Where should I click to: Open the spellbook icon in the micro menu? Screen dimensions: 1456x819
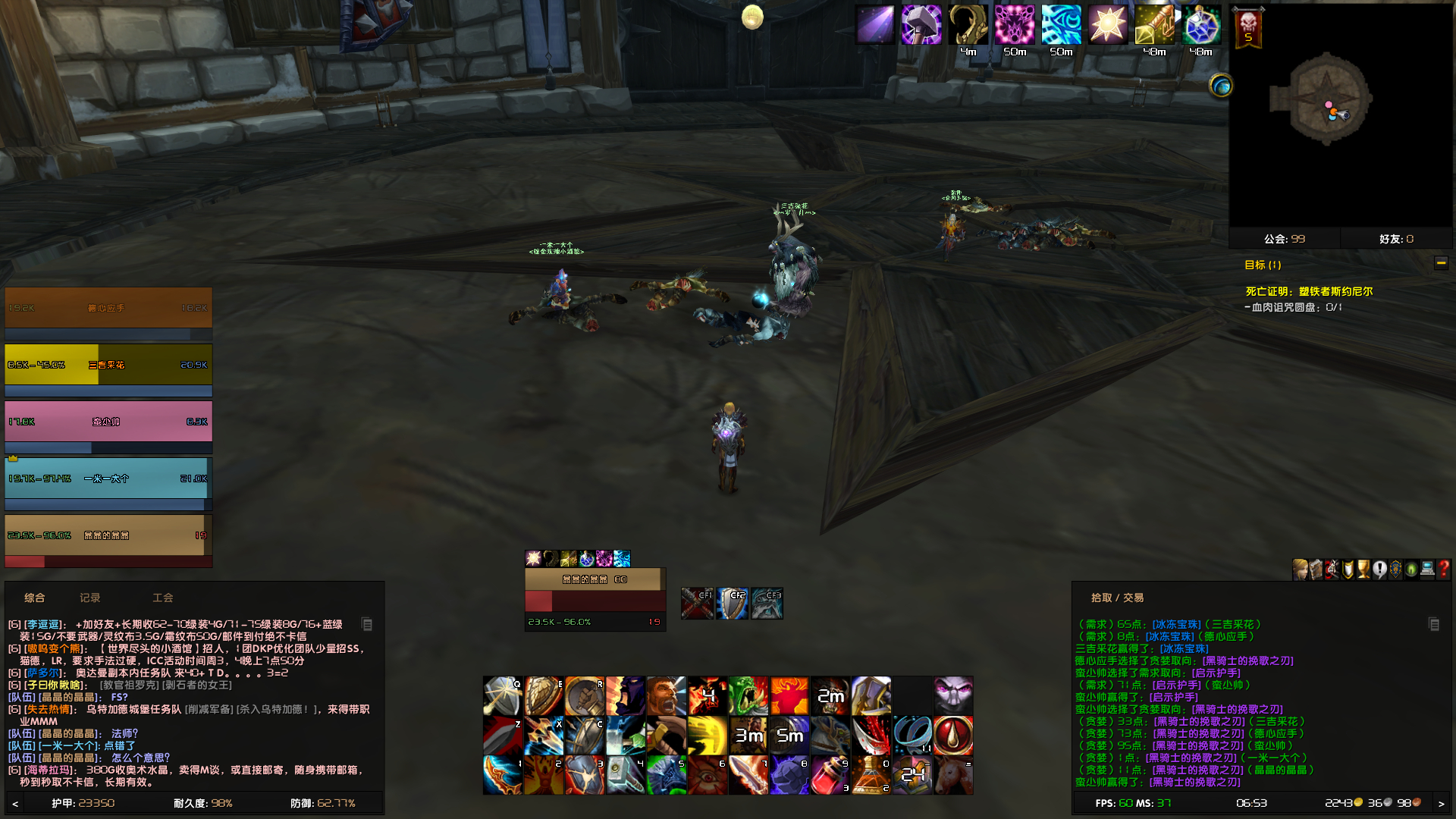(1315, 570)
